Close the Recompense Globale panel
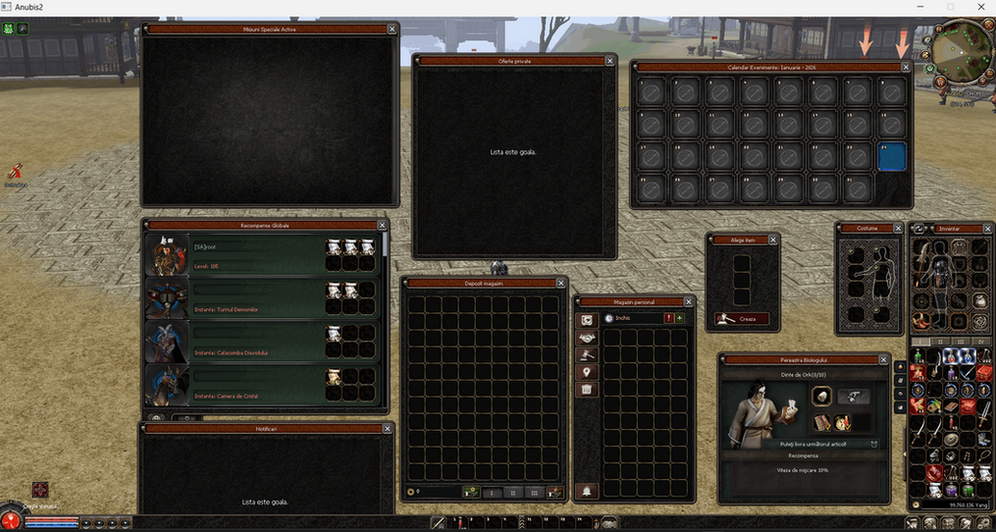The width and height of the screenshot is (996, 532). click(383, 226)
